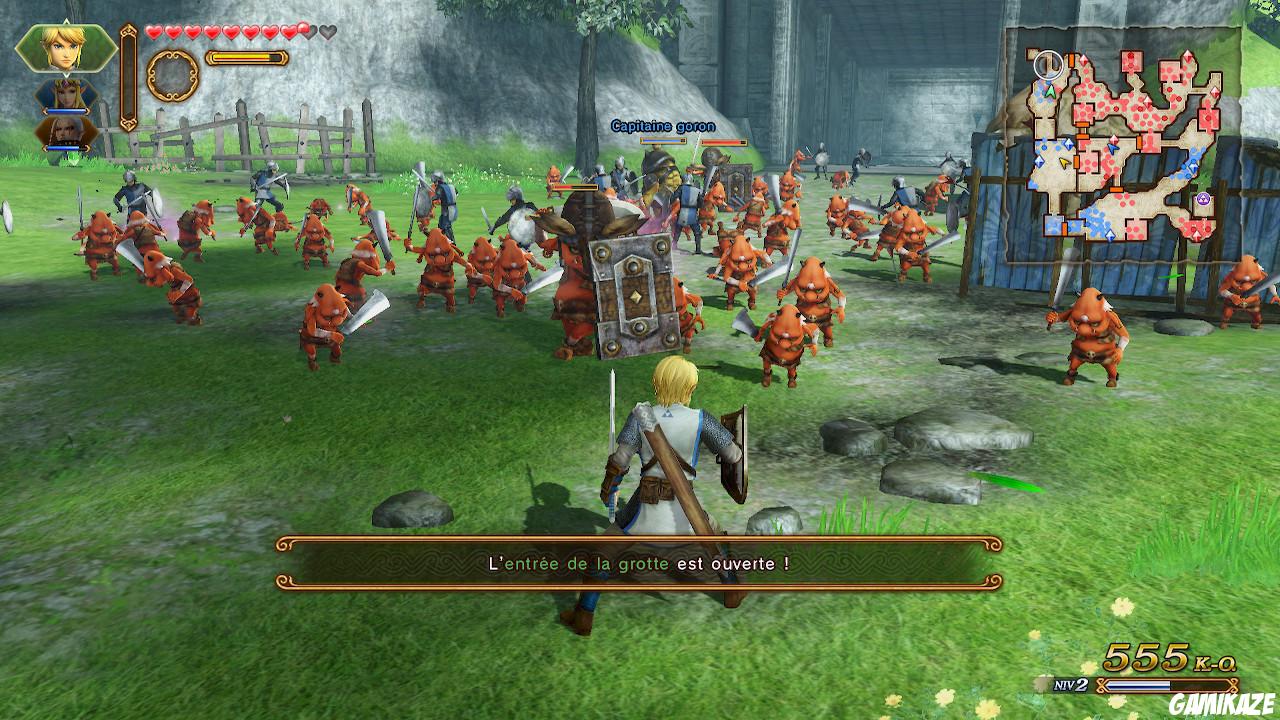Image resolution: width=1280 pixels, height=720 pixels.
Task: Open the Capitaine goron nameplate
Action: tap(662, 126)
